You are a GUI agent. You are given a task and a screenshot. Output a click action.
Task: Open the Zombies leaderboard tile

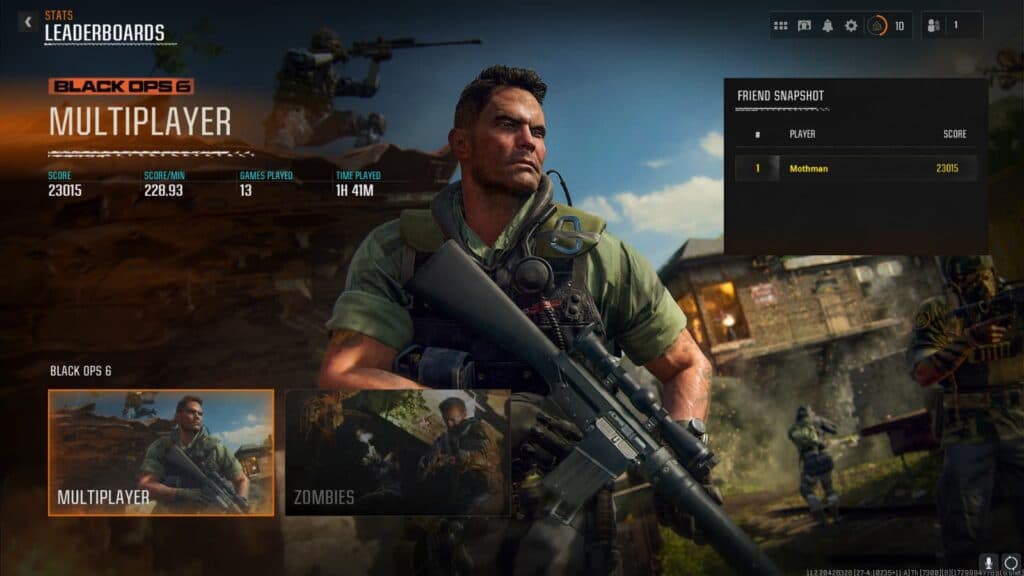tap(397, 452)
